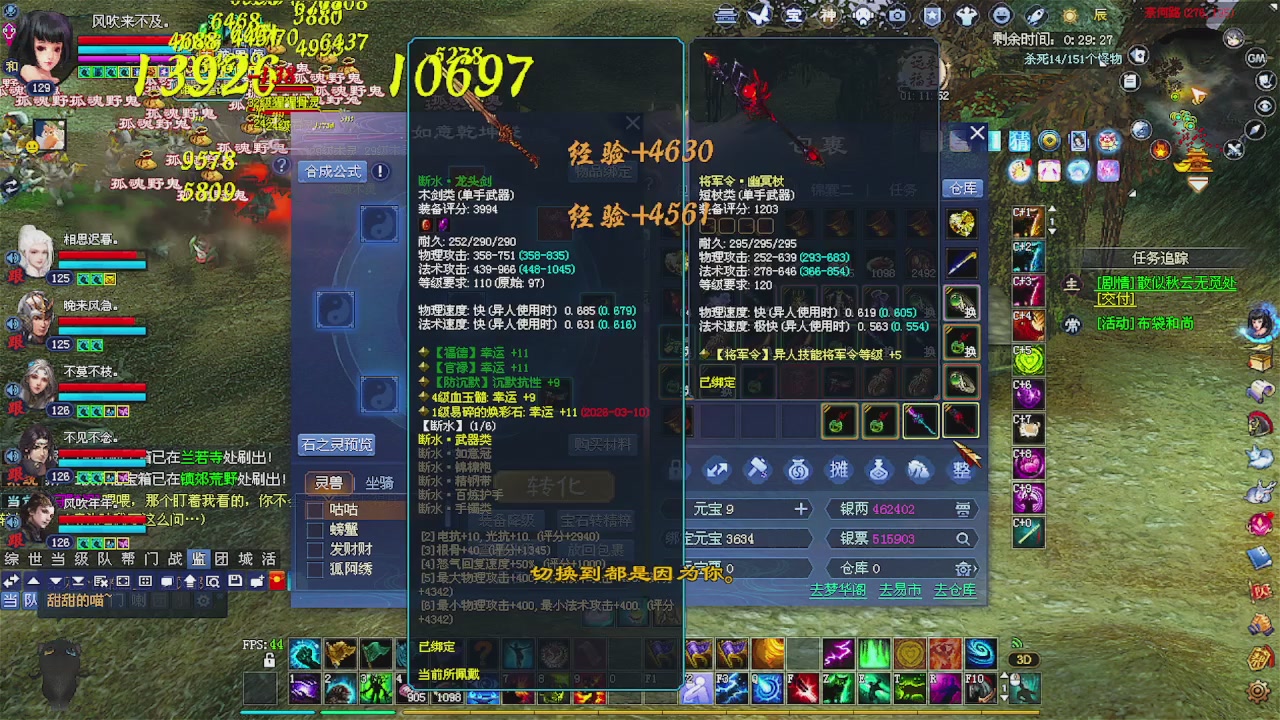Viewport: 1280px width, 720px height.
Task: Expand the chevron next to 仓库 0
Action: click(975, 568)
